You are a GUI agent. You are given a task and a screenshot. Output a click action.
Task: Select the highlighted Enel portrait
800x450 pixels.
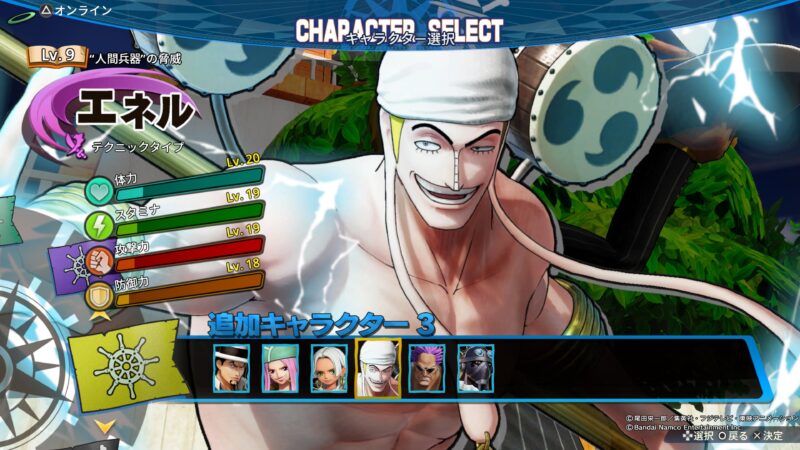[378, 368]
